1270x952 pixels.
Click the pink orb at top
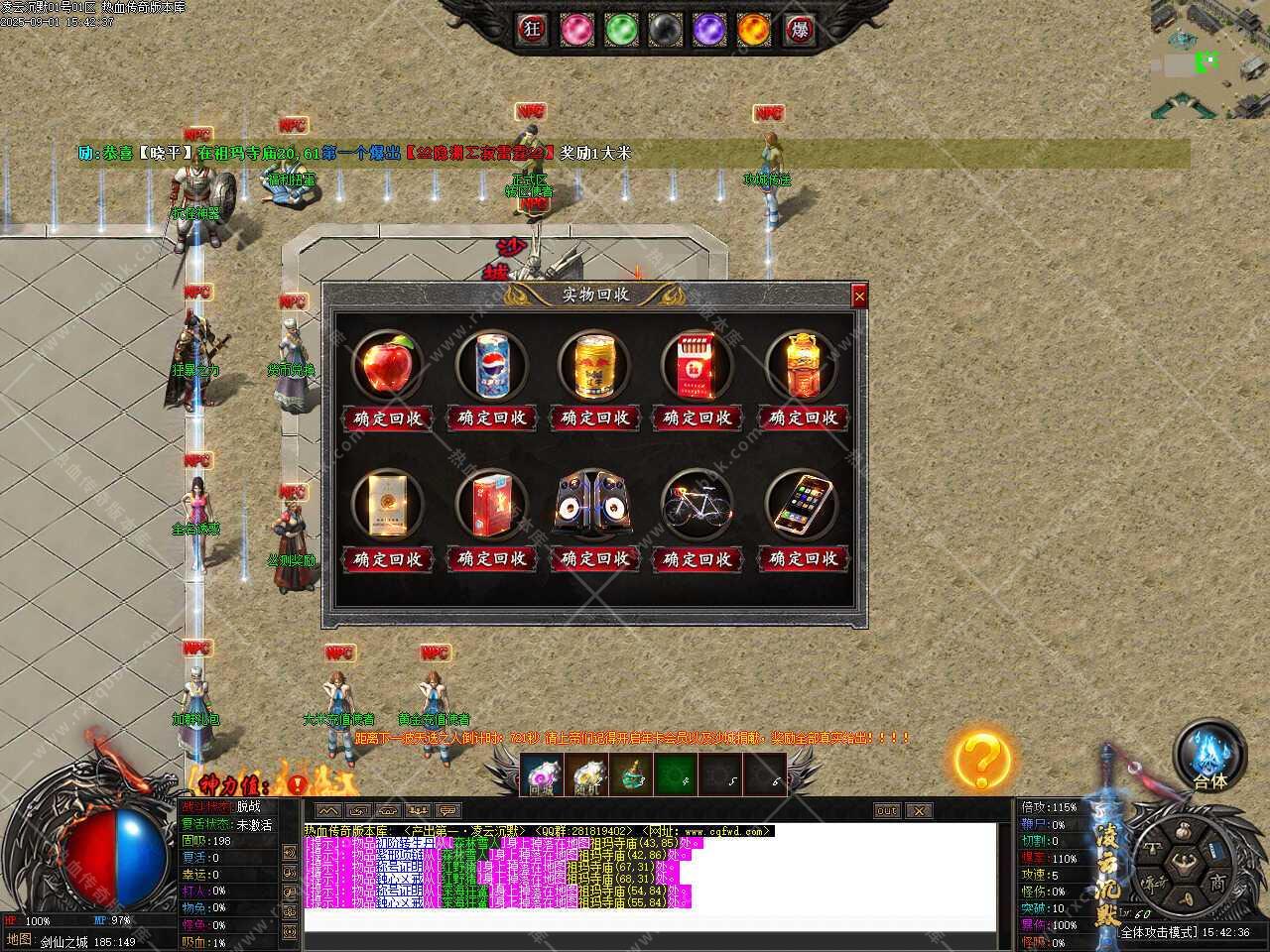pos(577,30)
